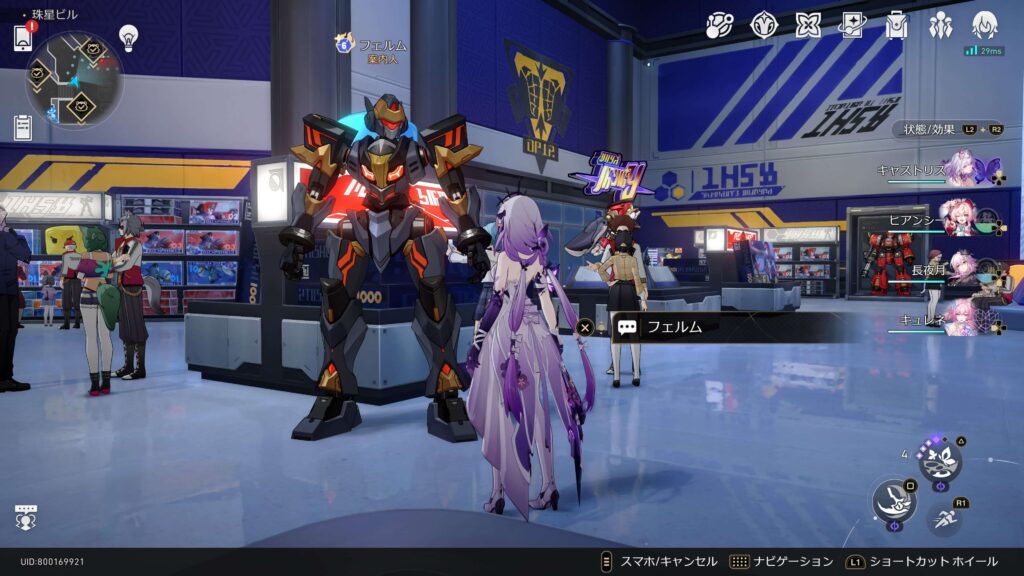
Task: Open the Warp star-card icon
Action: point(852,25)
